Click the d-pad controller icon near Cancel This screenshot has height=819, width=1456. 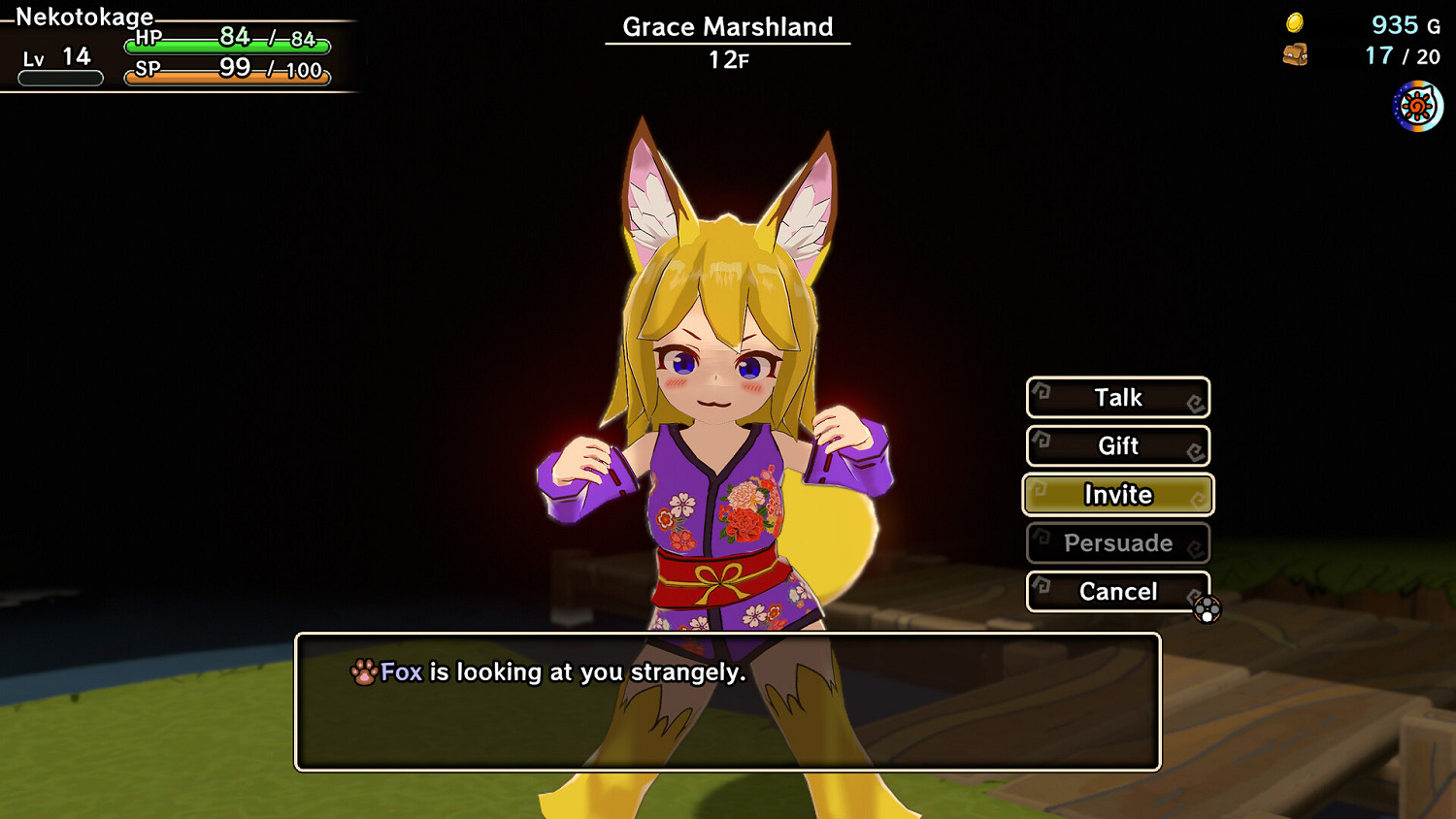click(x=1207, y=611)
